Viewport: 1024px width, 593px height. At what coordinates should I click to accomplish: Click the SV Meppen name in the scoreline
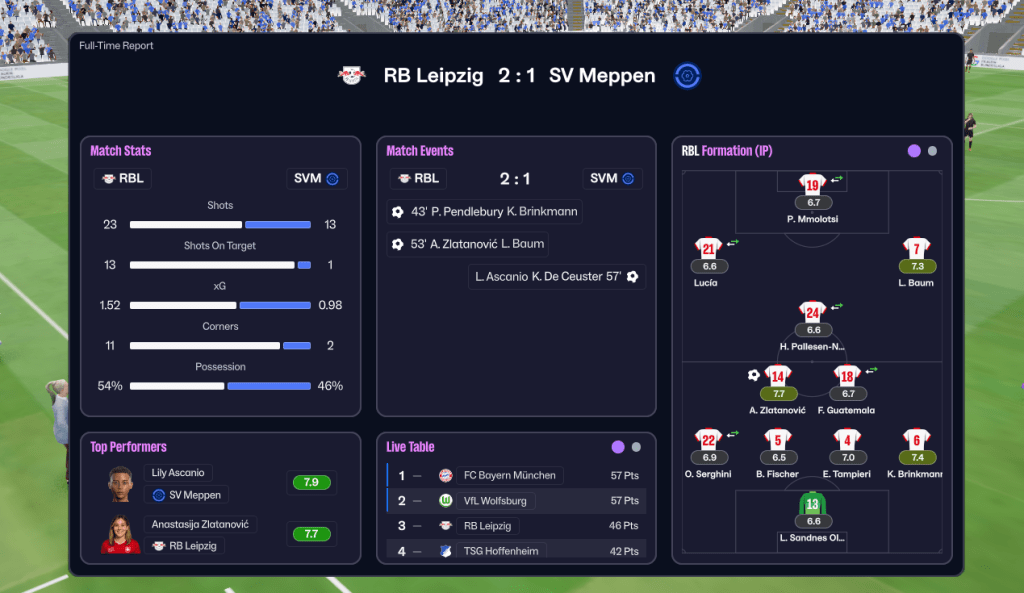[602, 76]
